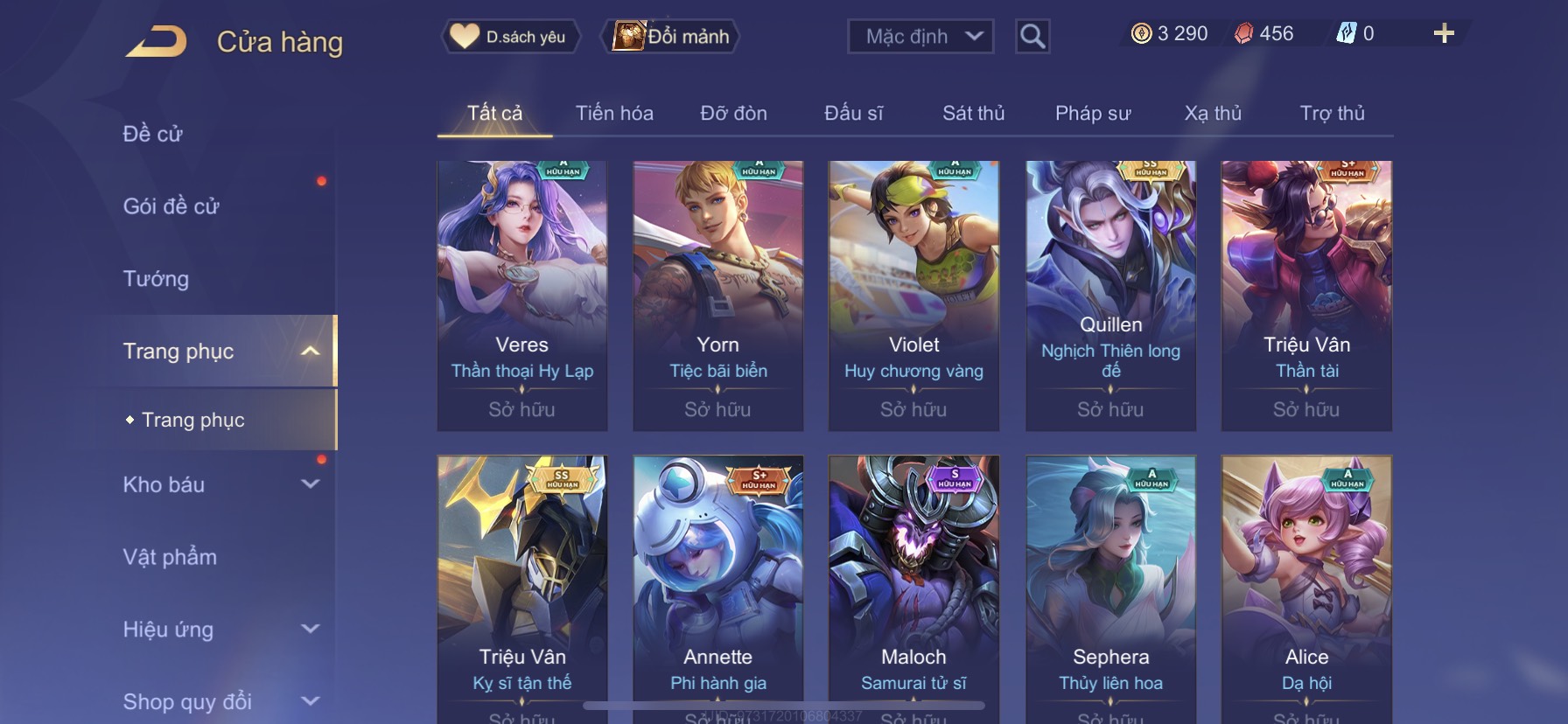This screenshot has width=1568, height=724.
Task: View the Alice Dạ hội skin card
Action: coord(1306,586)
